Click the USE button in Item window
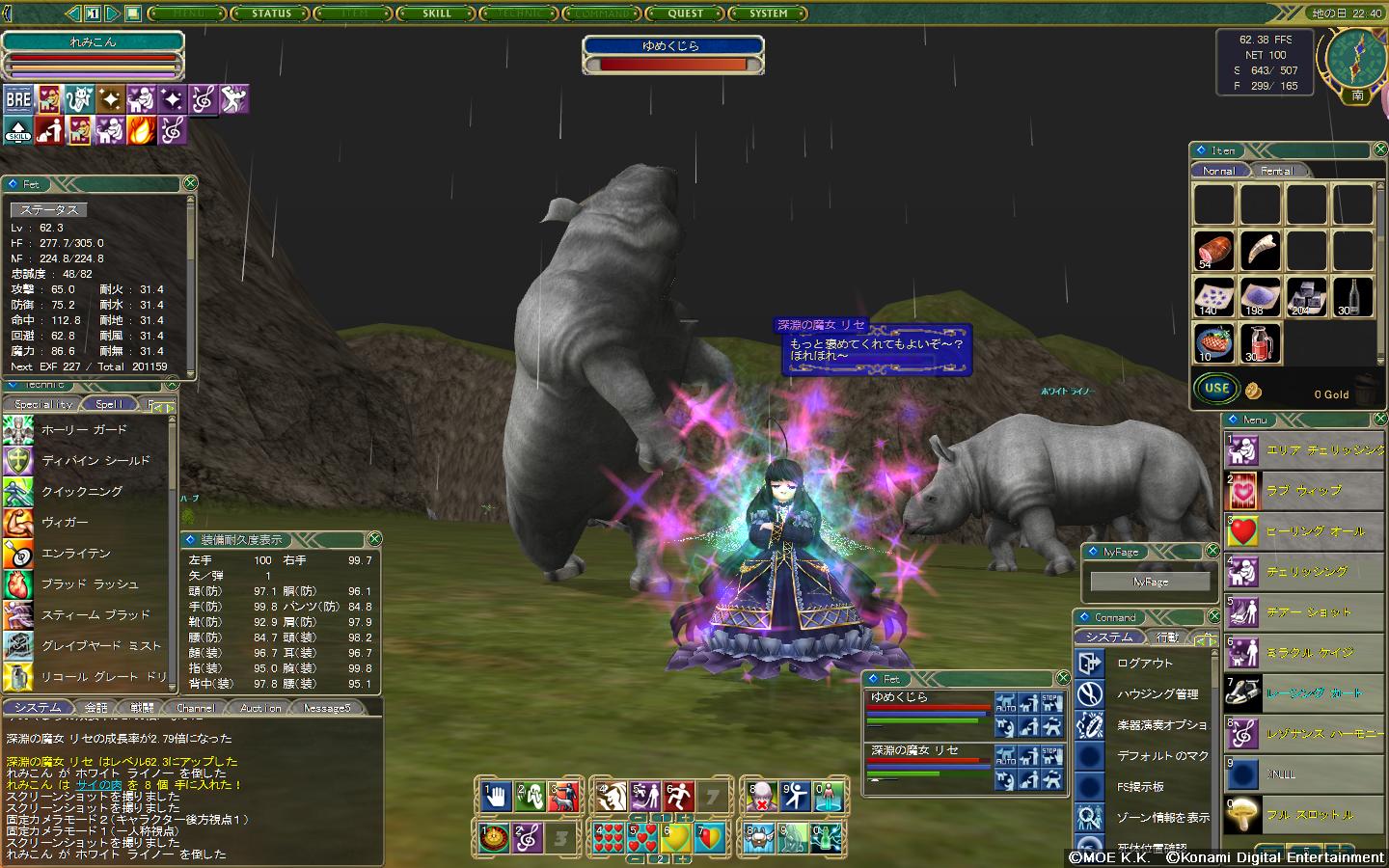The image size is (1389, 868). (x=1216, y=389)
